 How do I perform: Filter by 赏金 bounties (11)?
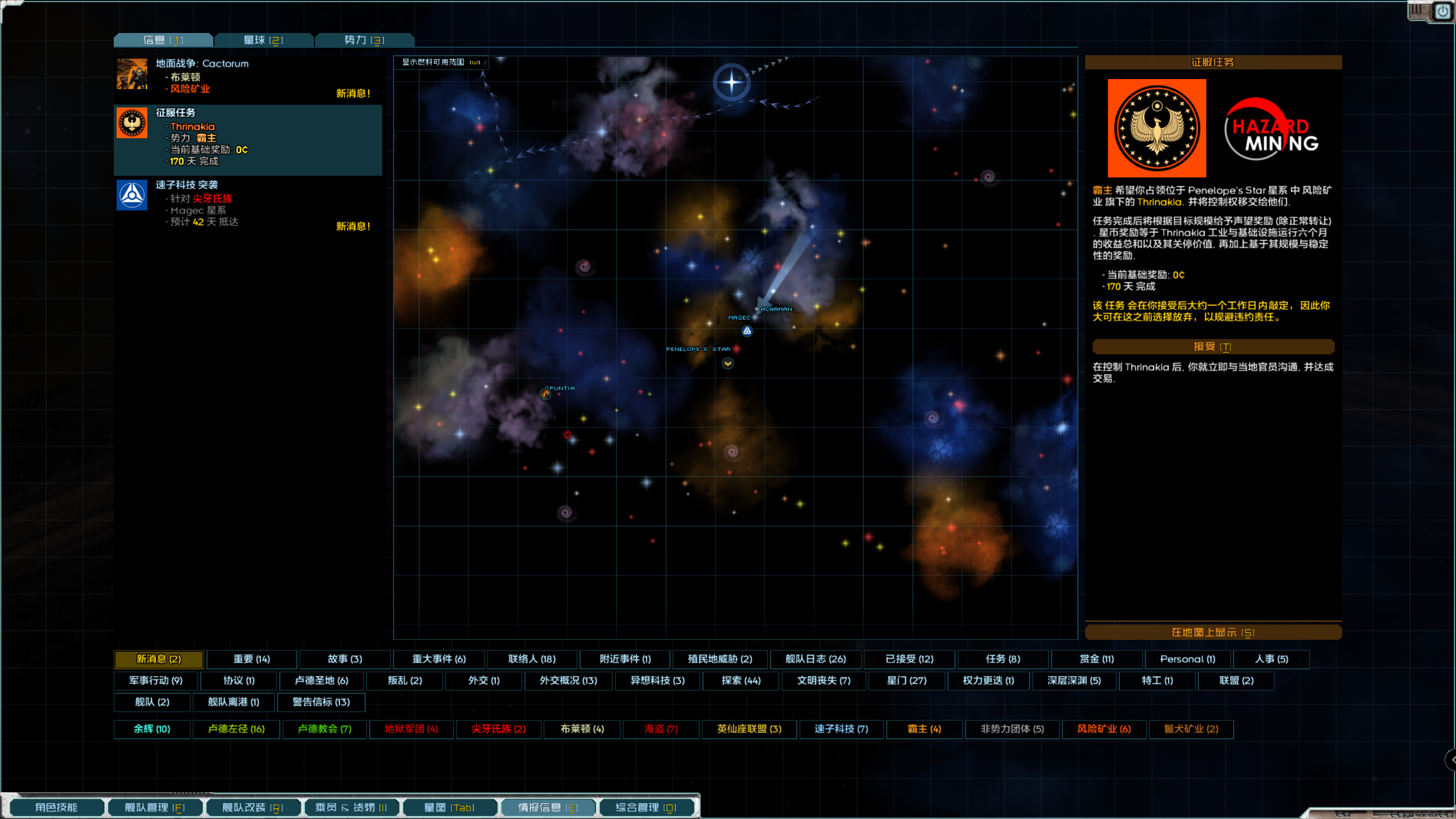click(1096, 659)
